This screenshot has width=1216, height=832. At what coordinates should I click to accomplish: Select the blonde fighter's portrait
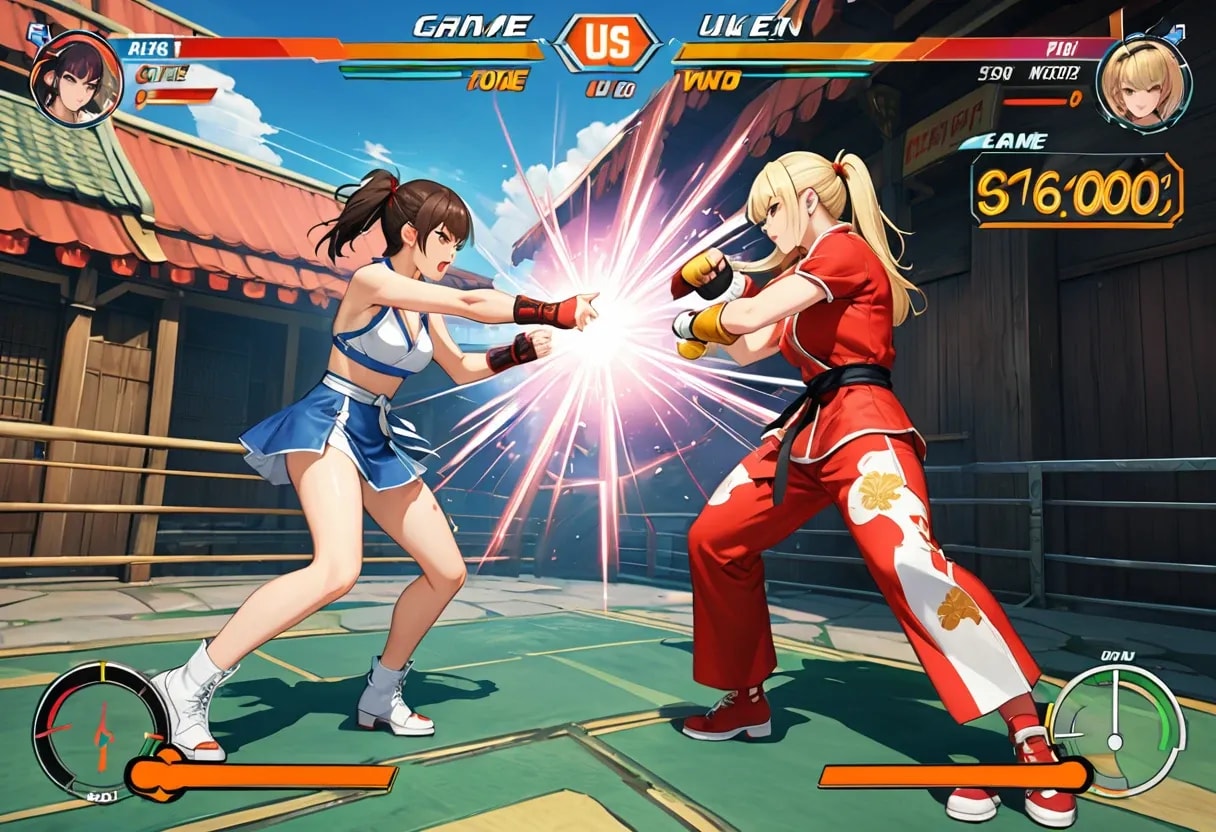(x=1142, y=80)
